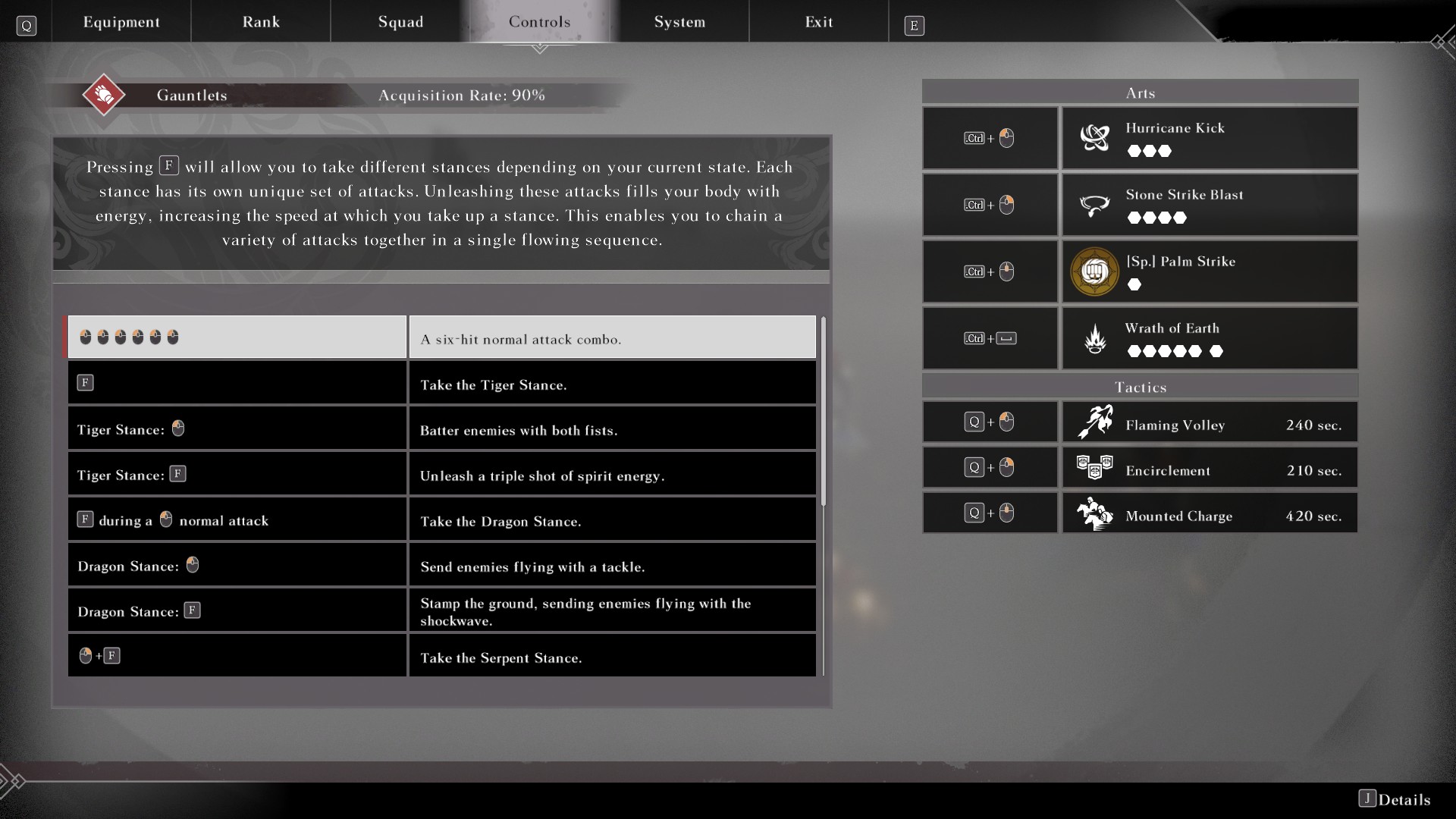
Task: Choose the Encirclement tactic
Action: tap(1209, 468)
